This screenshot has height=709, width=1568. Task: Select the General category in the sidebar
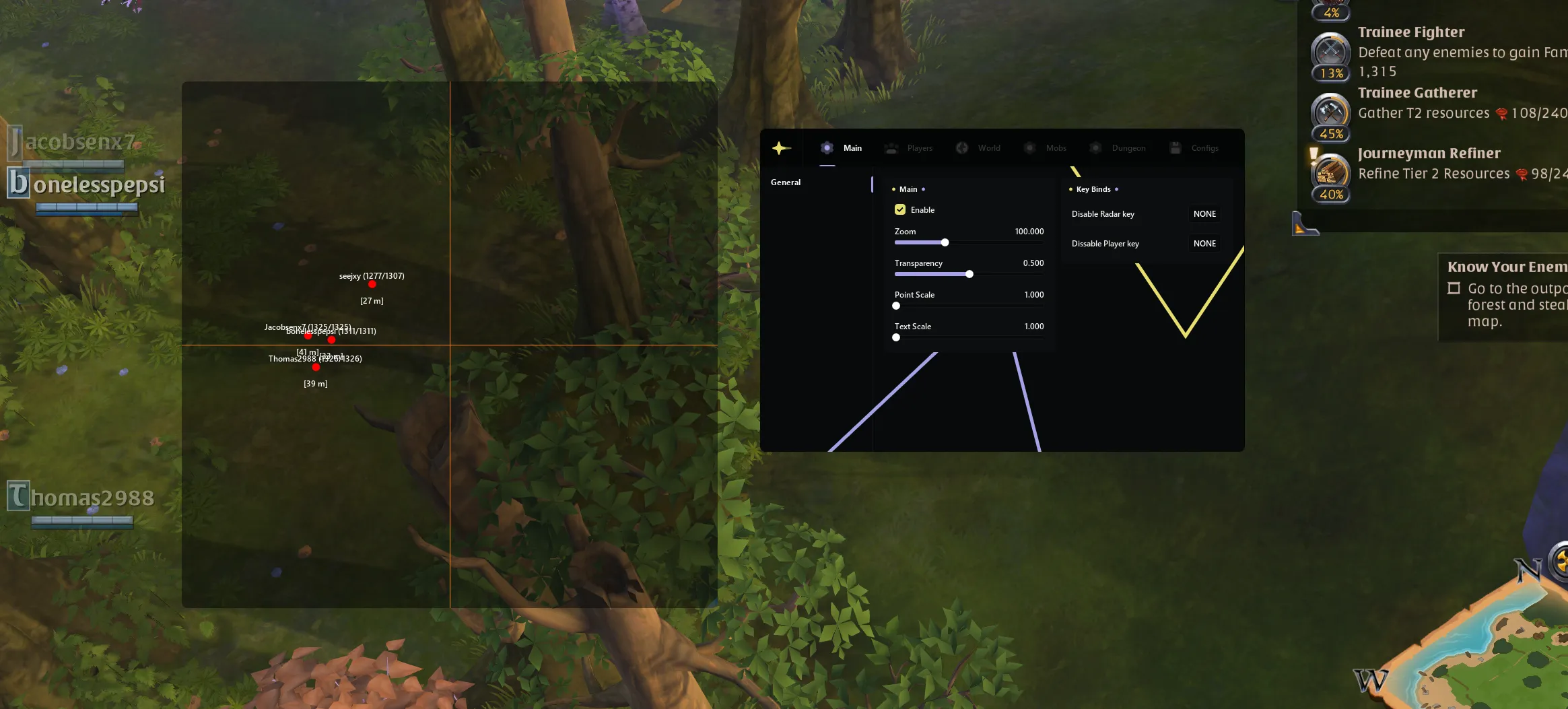pyautogui.click(x=785, y=182)
